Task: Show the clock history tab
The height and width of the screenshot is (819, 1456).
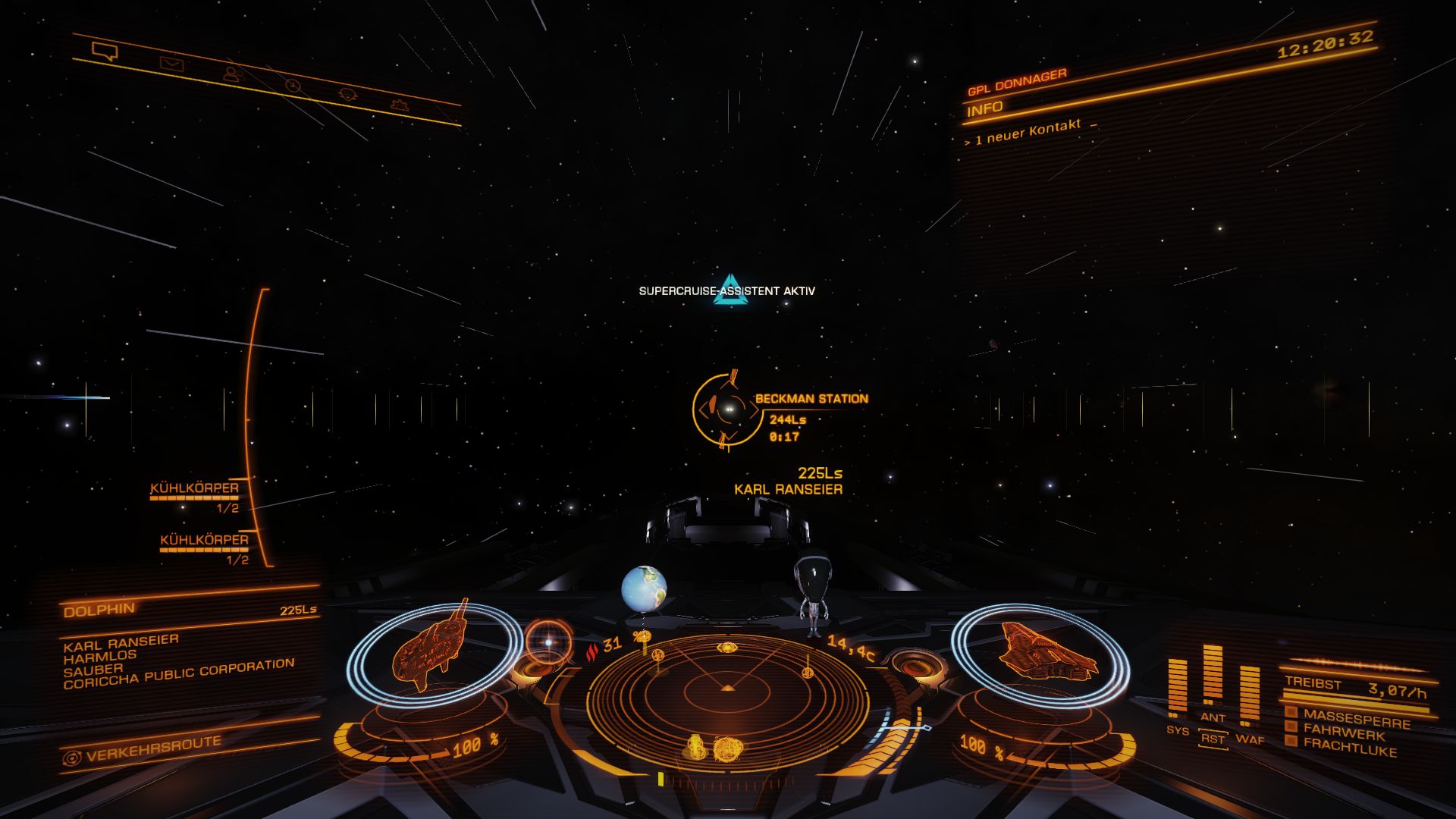Action: [293, 85]
